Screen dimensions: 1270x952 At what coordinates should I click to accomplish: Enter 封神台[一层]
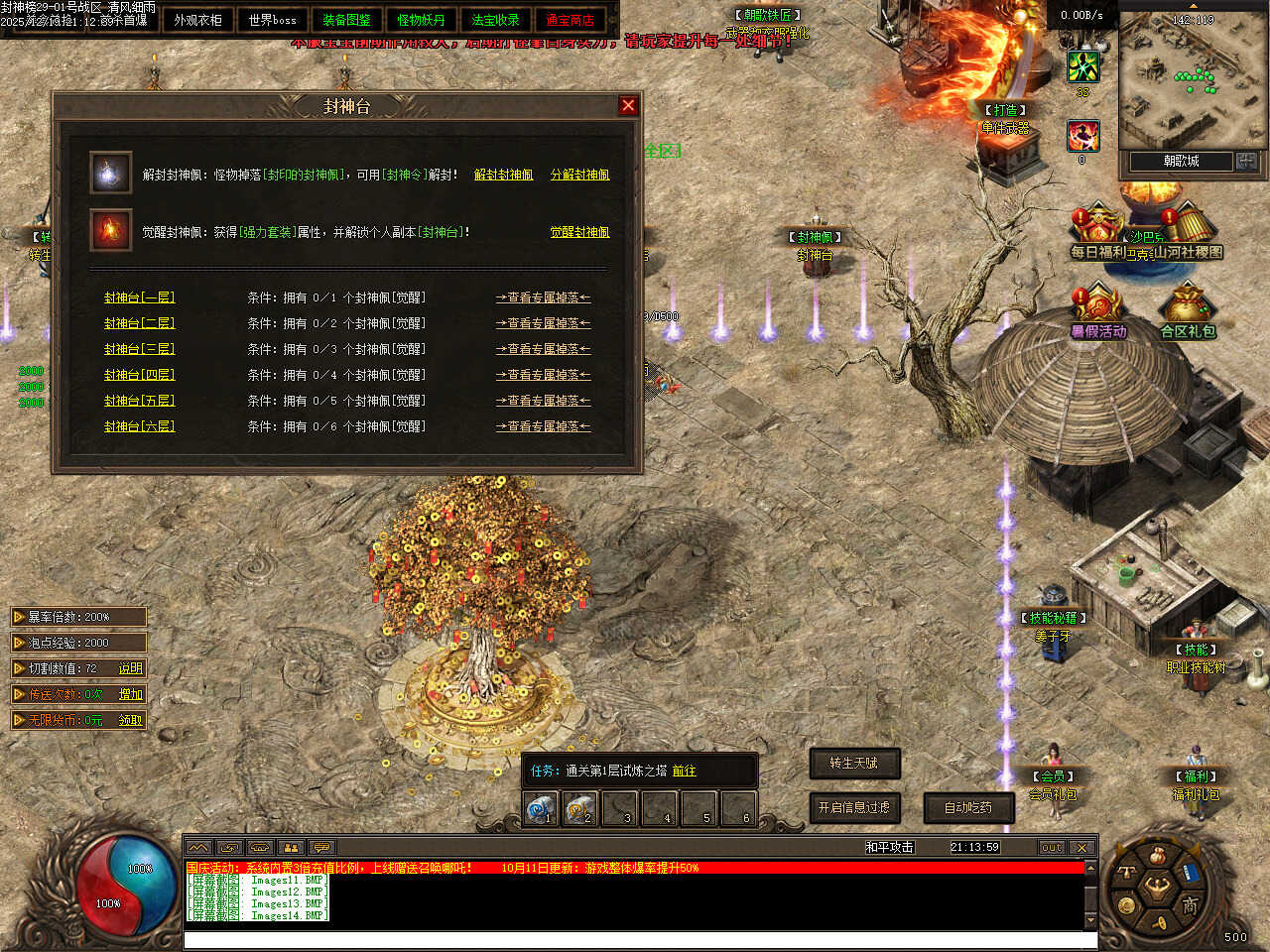tap(139, 297)
